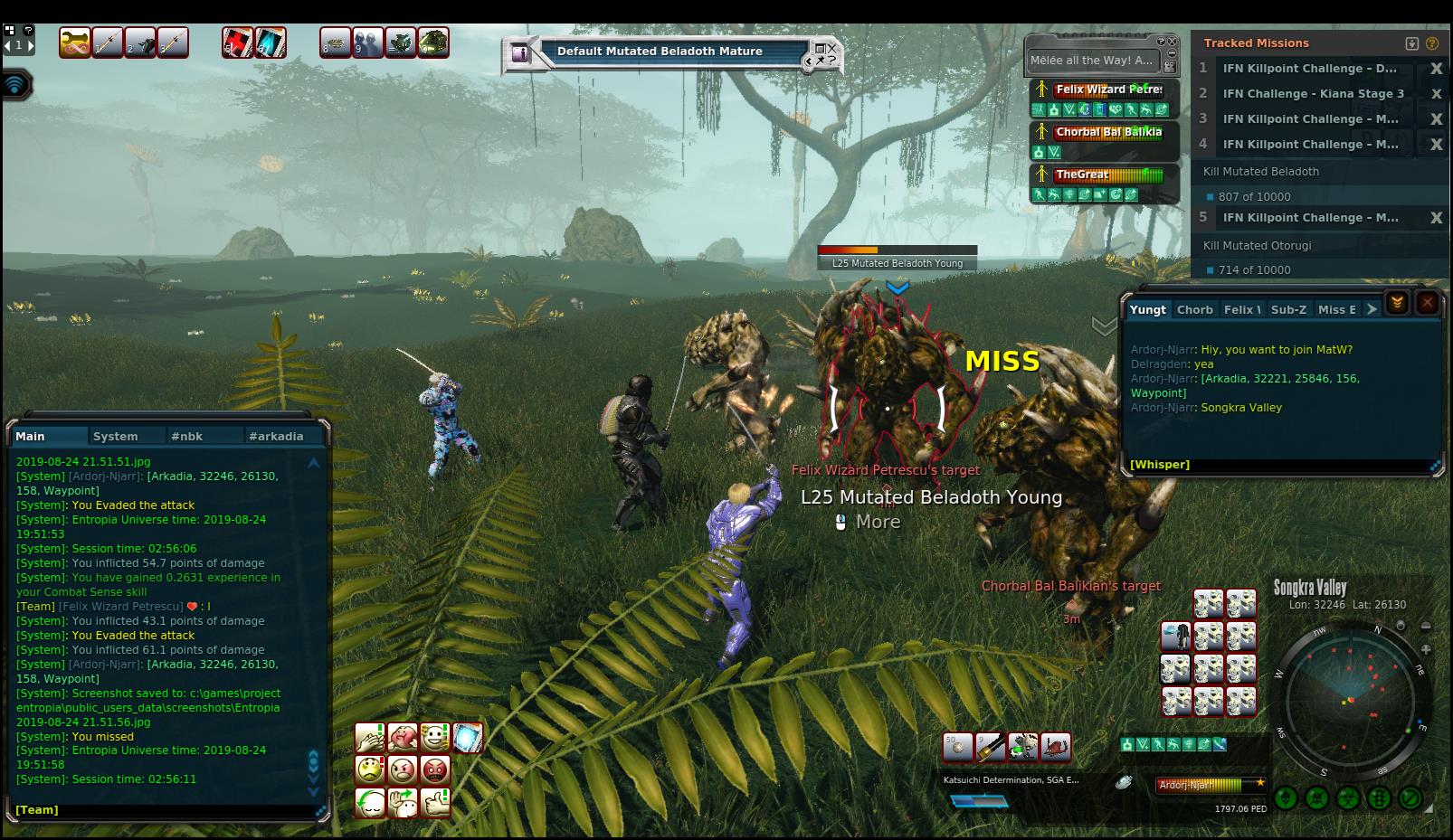1453x840 pixels.
Task: Open the #nbk chat channel tab
Action: [186, 436]
